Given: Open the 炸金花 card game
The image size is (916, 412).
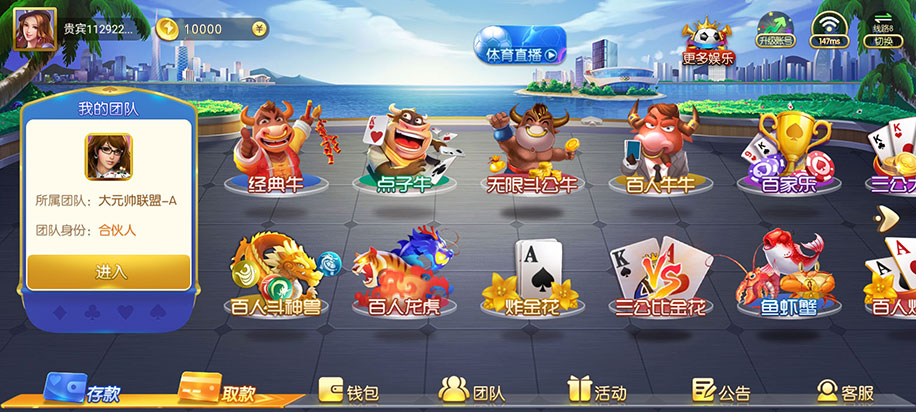Looking at the screenshot, I should 531,275.
